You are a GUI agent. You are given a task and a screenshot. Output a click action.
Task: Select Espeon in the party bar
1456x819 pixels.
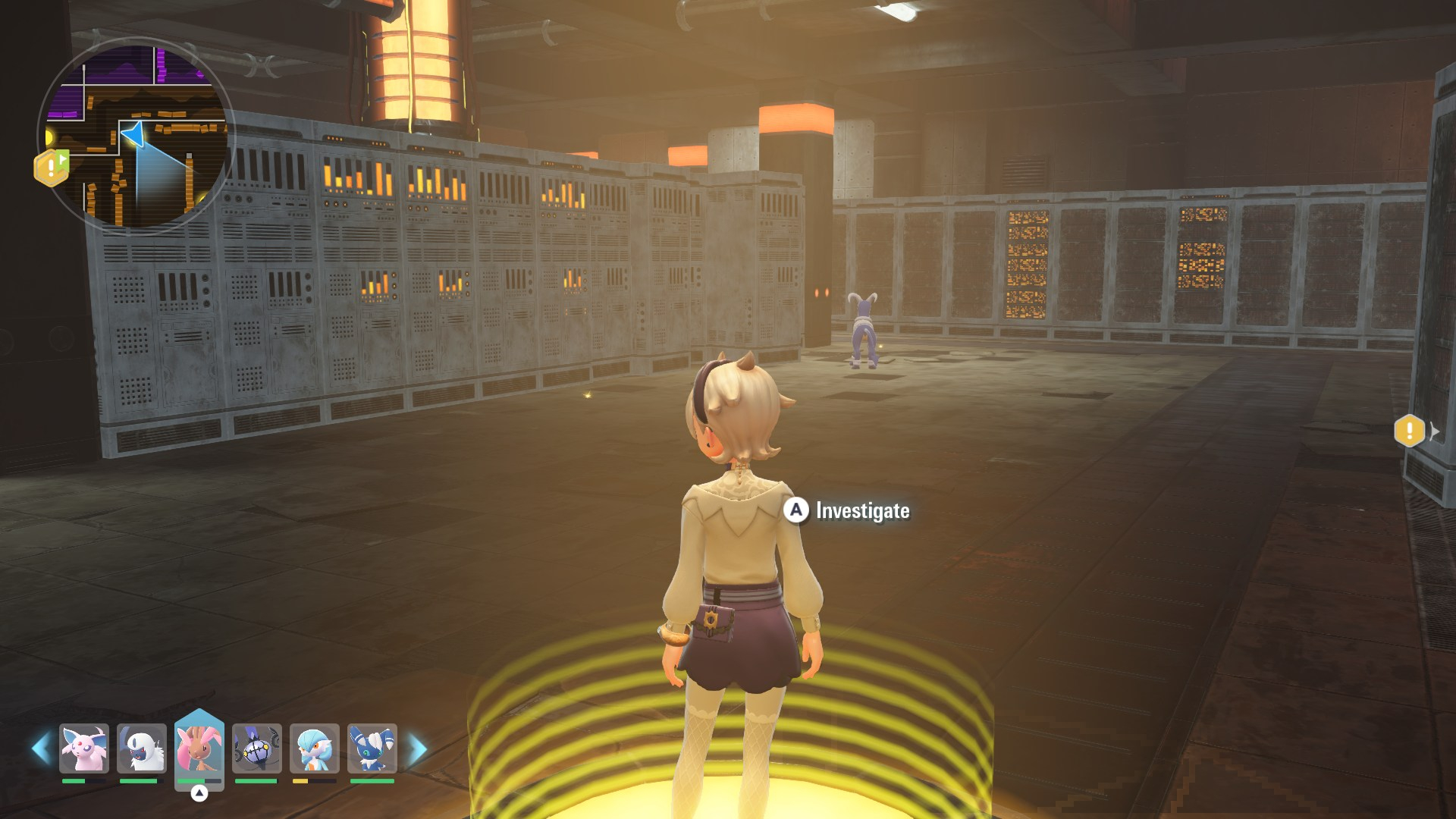(84, 748)
